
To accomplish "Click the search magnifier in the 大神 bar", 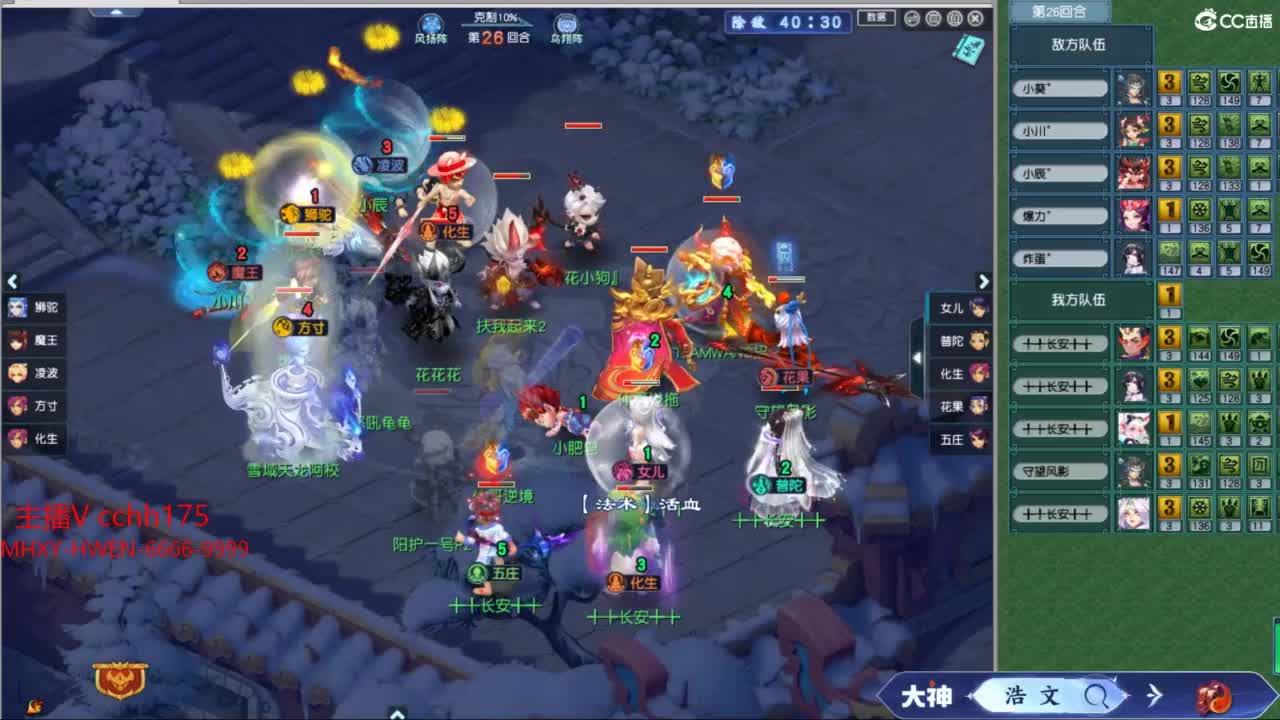I will click(x=1098, y=697).
